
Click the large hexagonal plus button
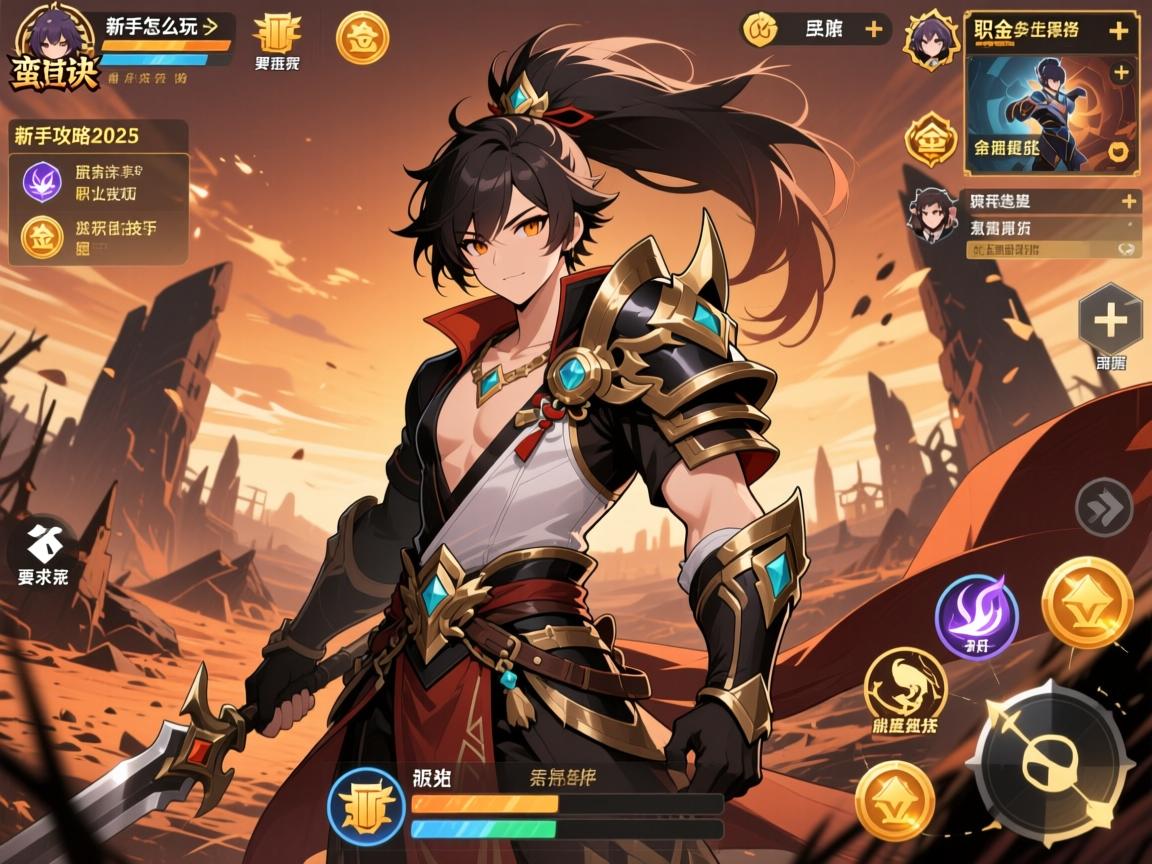tap(1110, 320)
